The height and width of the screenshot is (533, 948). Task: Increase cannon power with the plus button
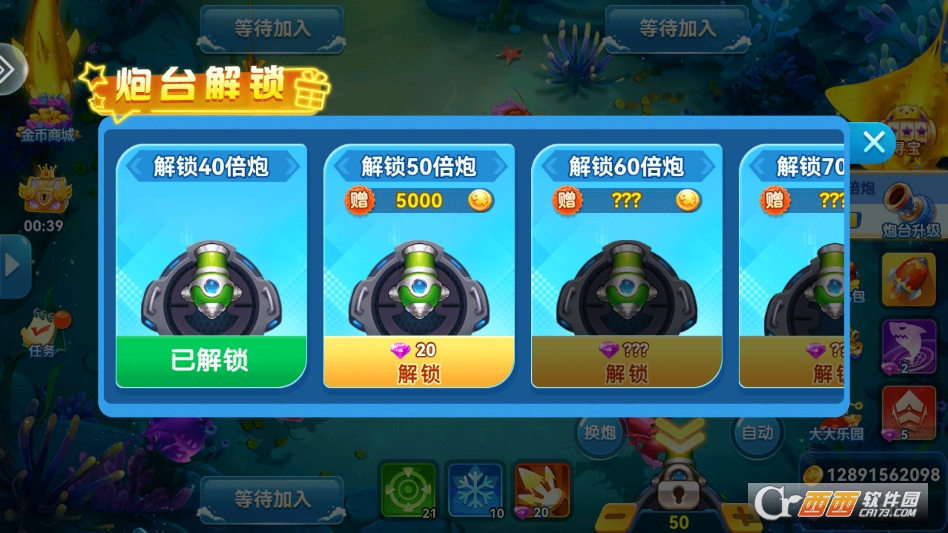pyautogui.click(x=743, y=516)
